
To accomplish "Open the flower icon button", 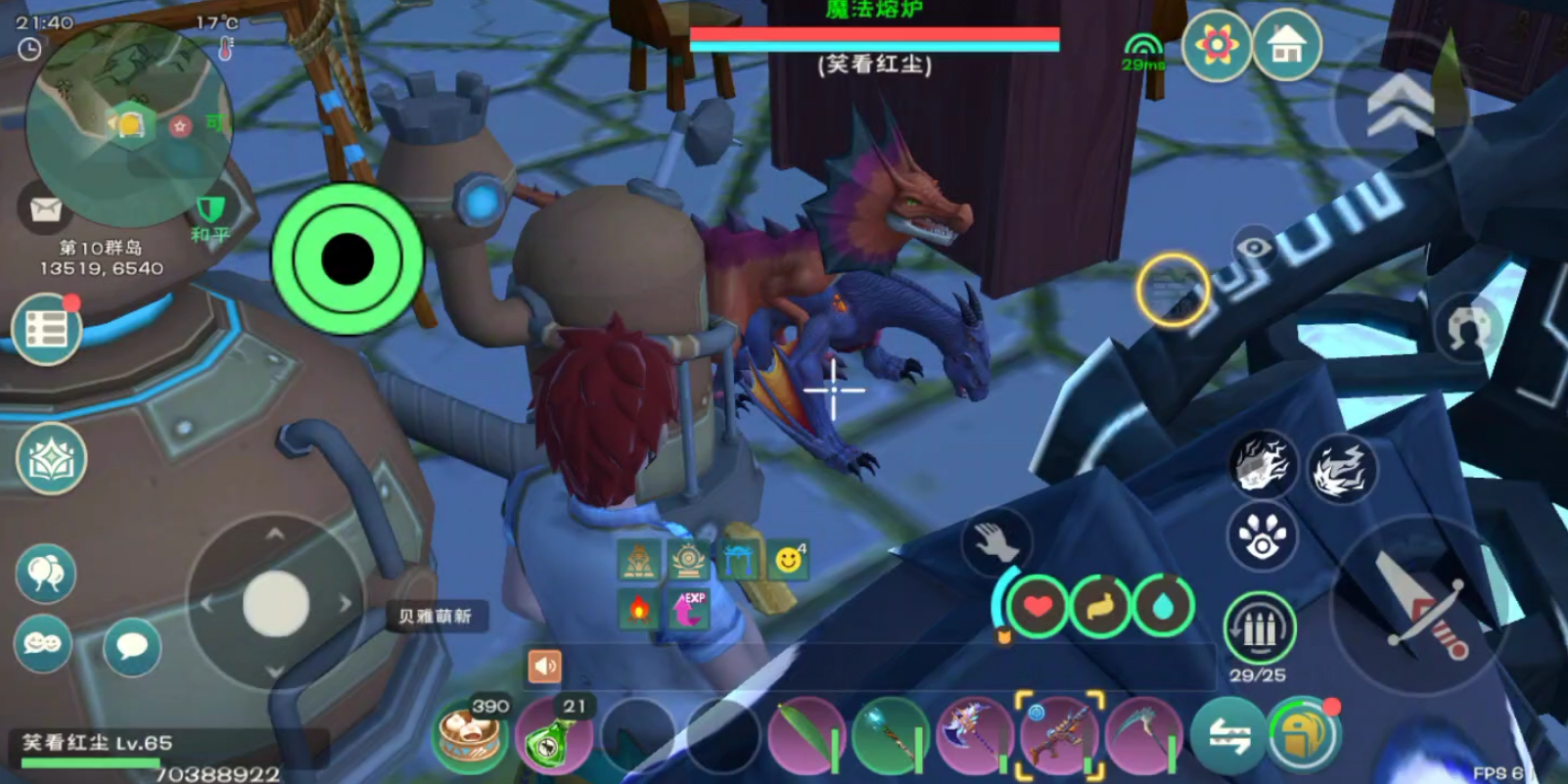I will click(x=1216, y=44).
